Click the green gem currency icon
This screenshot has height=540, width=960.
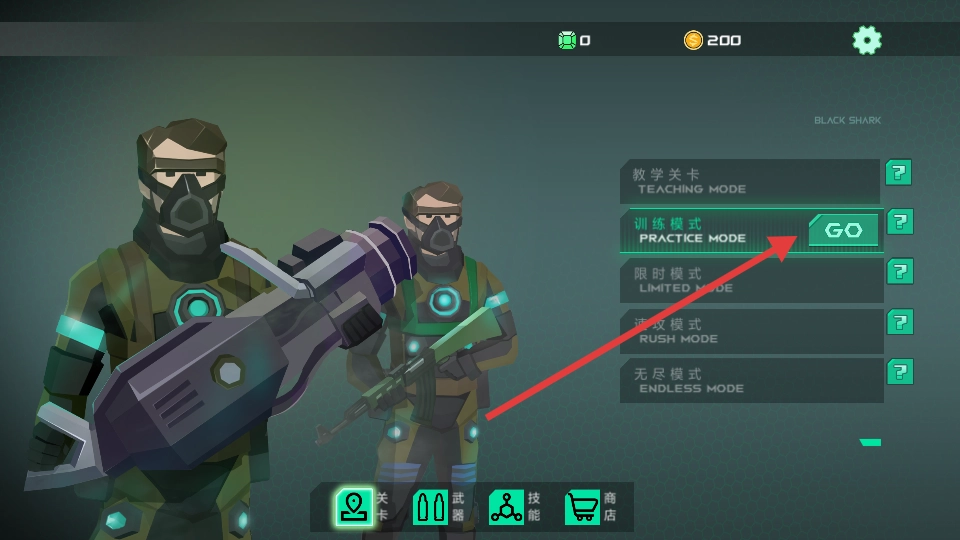[x=567, y=40]
